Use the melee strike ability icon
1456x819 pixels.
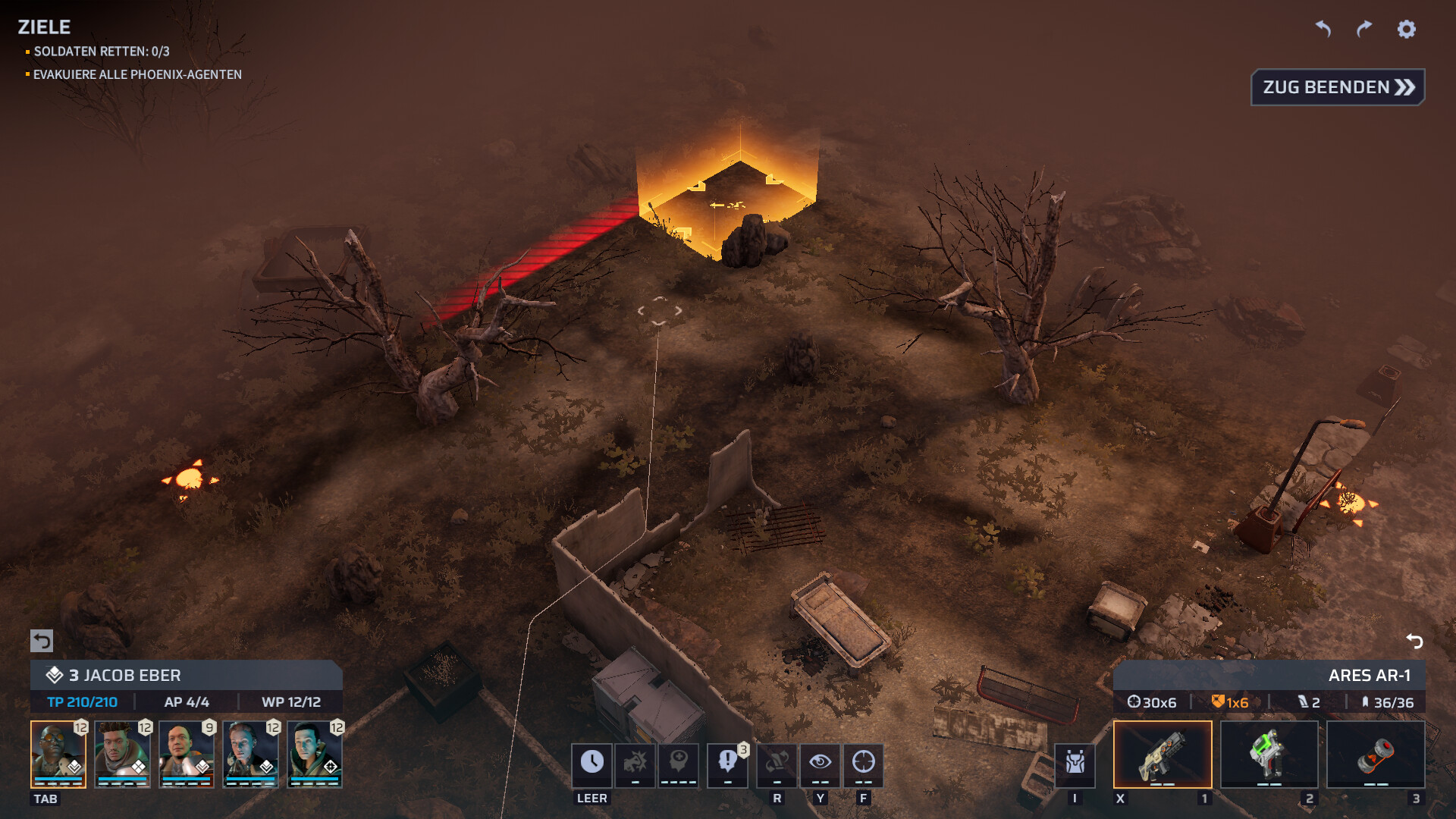(x=635, y=764)
